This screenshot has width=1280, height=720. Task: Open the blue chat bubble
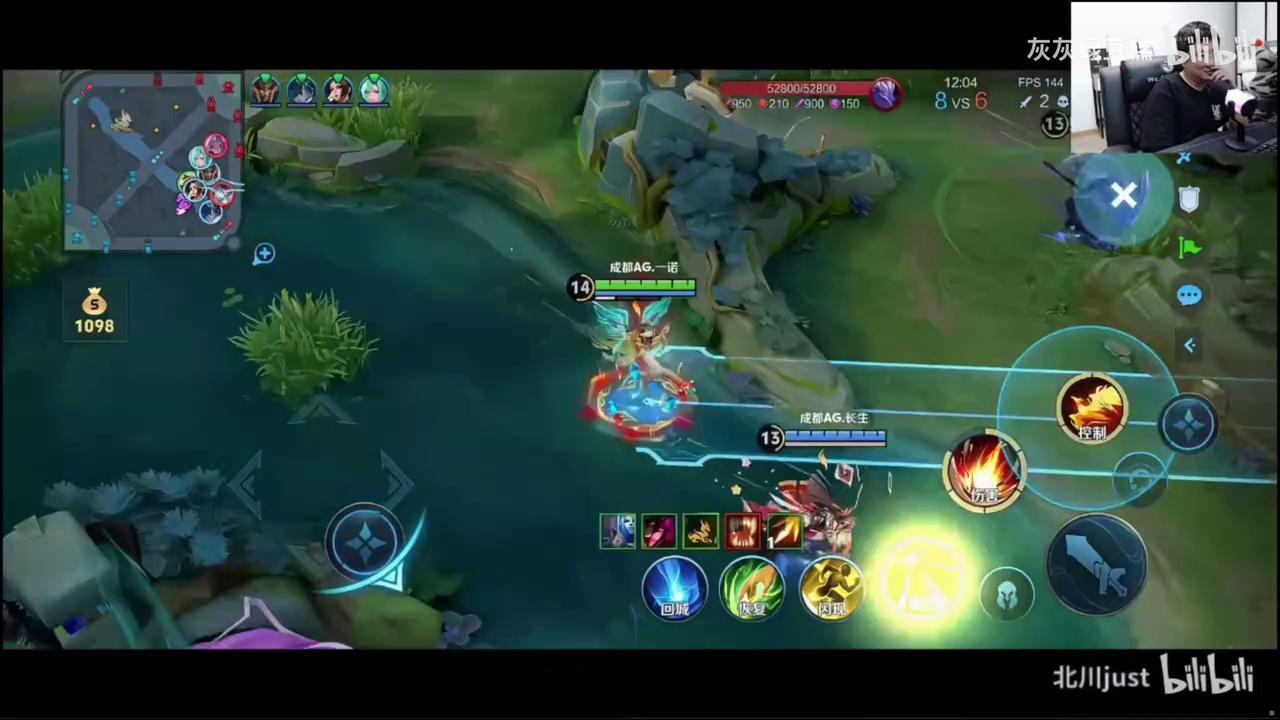tap(1189, 295)
